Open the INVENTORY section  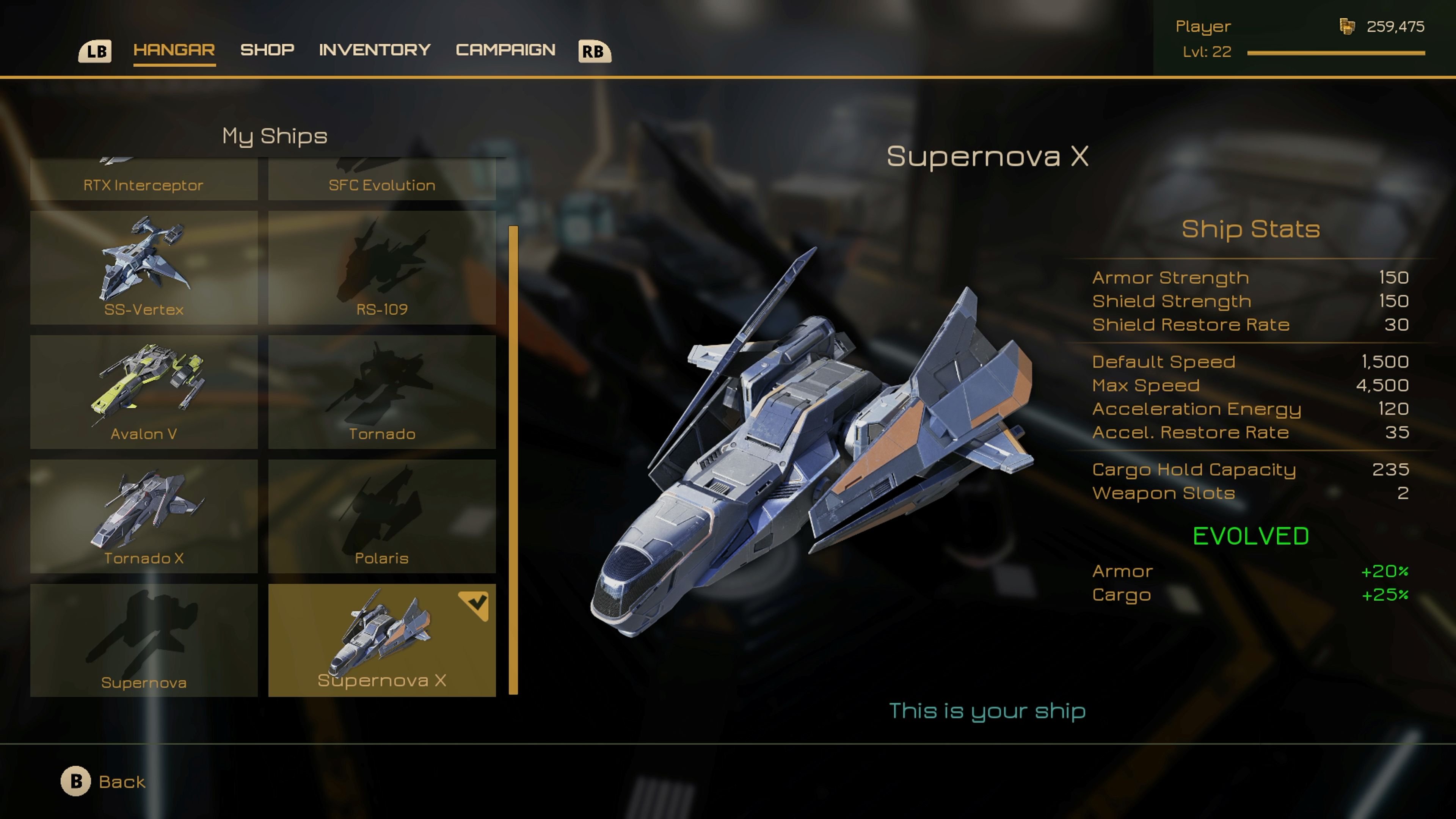pyautogui.click(x=374, y=50)
